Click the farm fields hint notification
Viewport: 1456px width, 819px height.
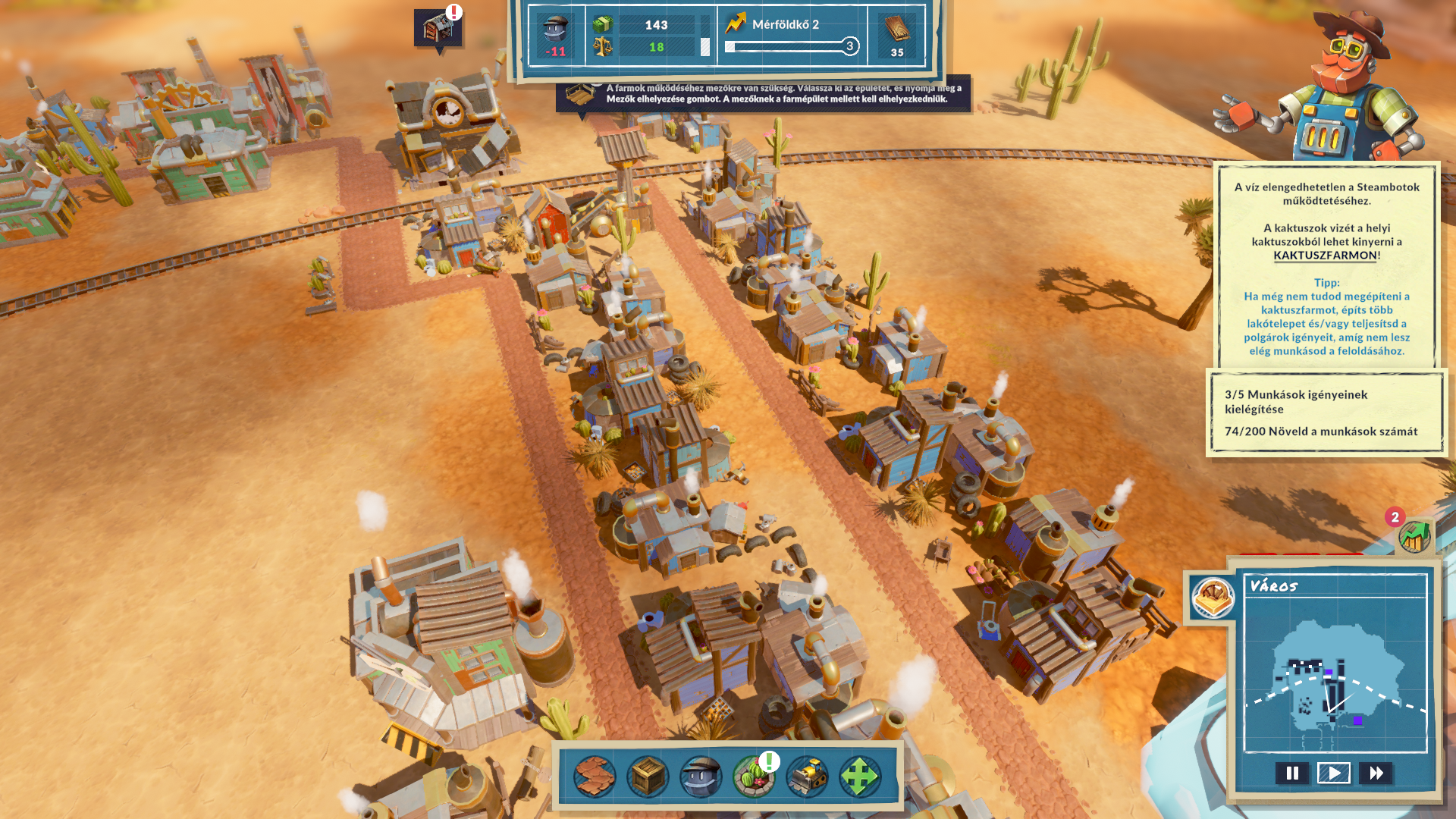point(763,94)
